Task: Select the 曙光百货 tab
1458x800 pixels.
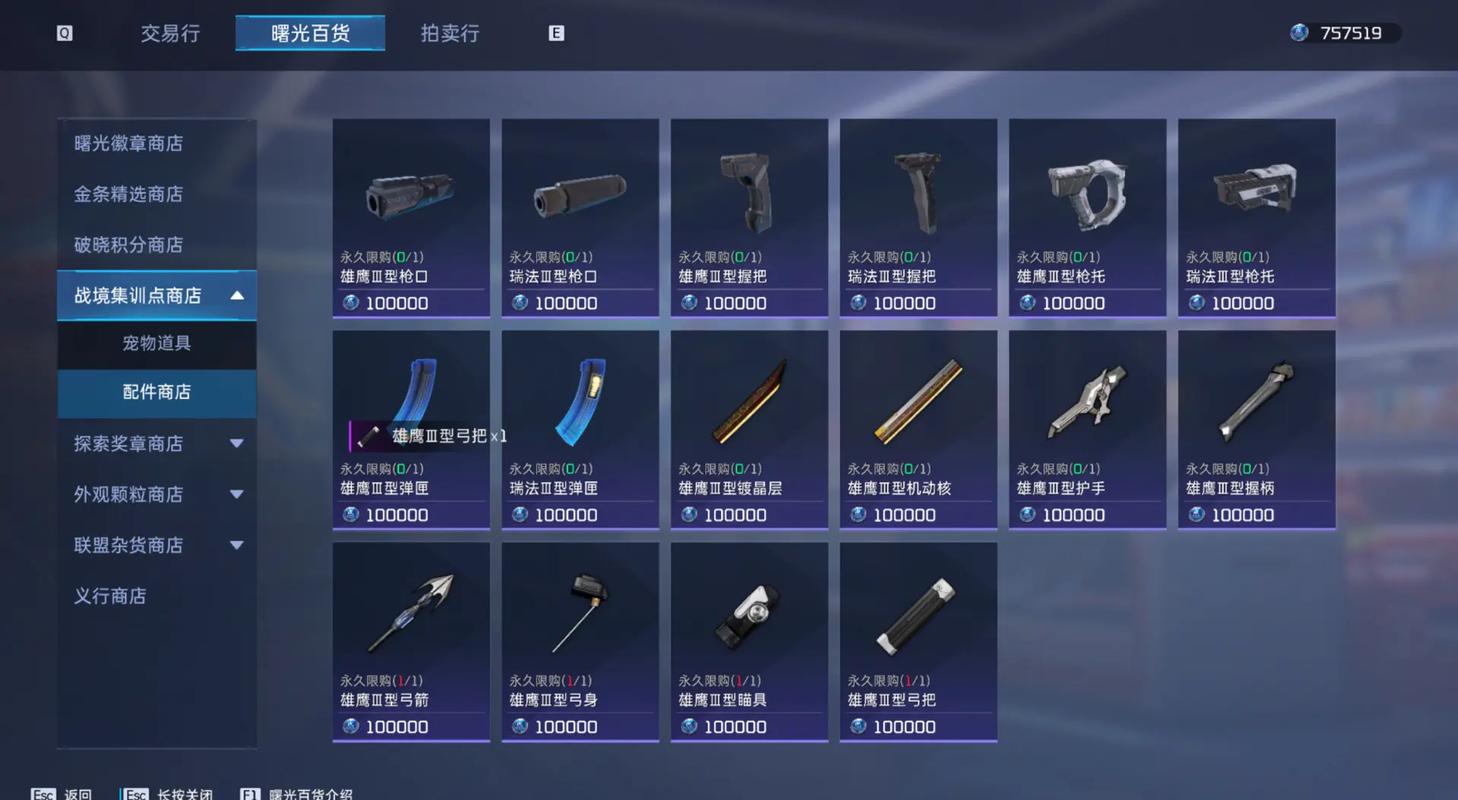Action: pyautogui.click(x=310, y=33)
